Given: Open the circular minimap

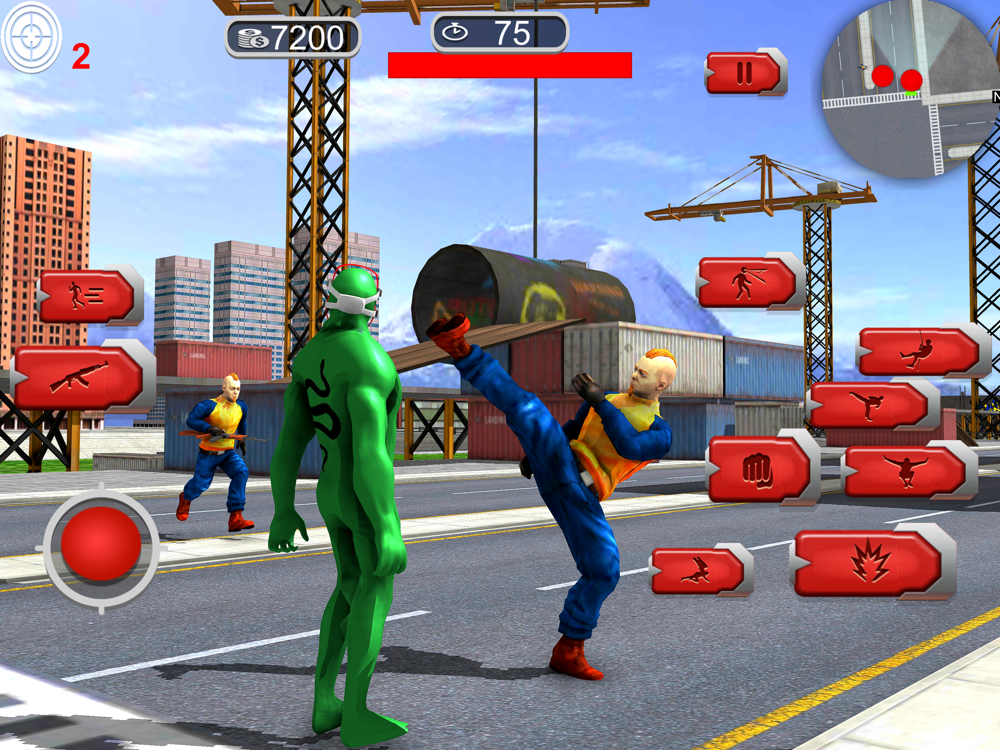Looking at the screenshot, I should pyautogui.click(x=905, y=90).
